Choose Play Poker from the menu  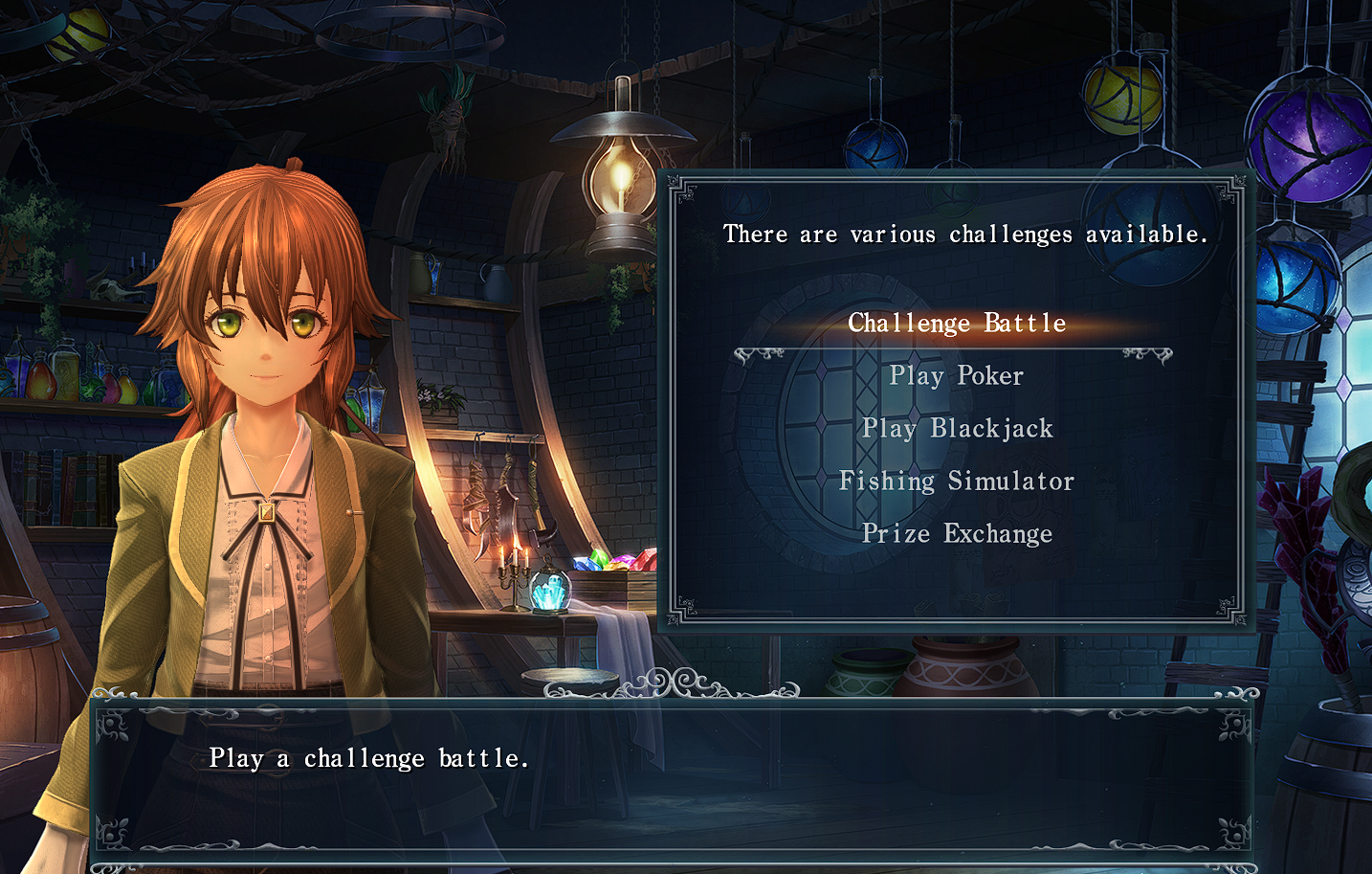point(957,376)
